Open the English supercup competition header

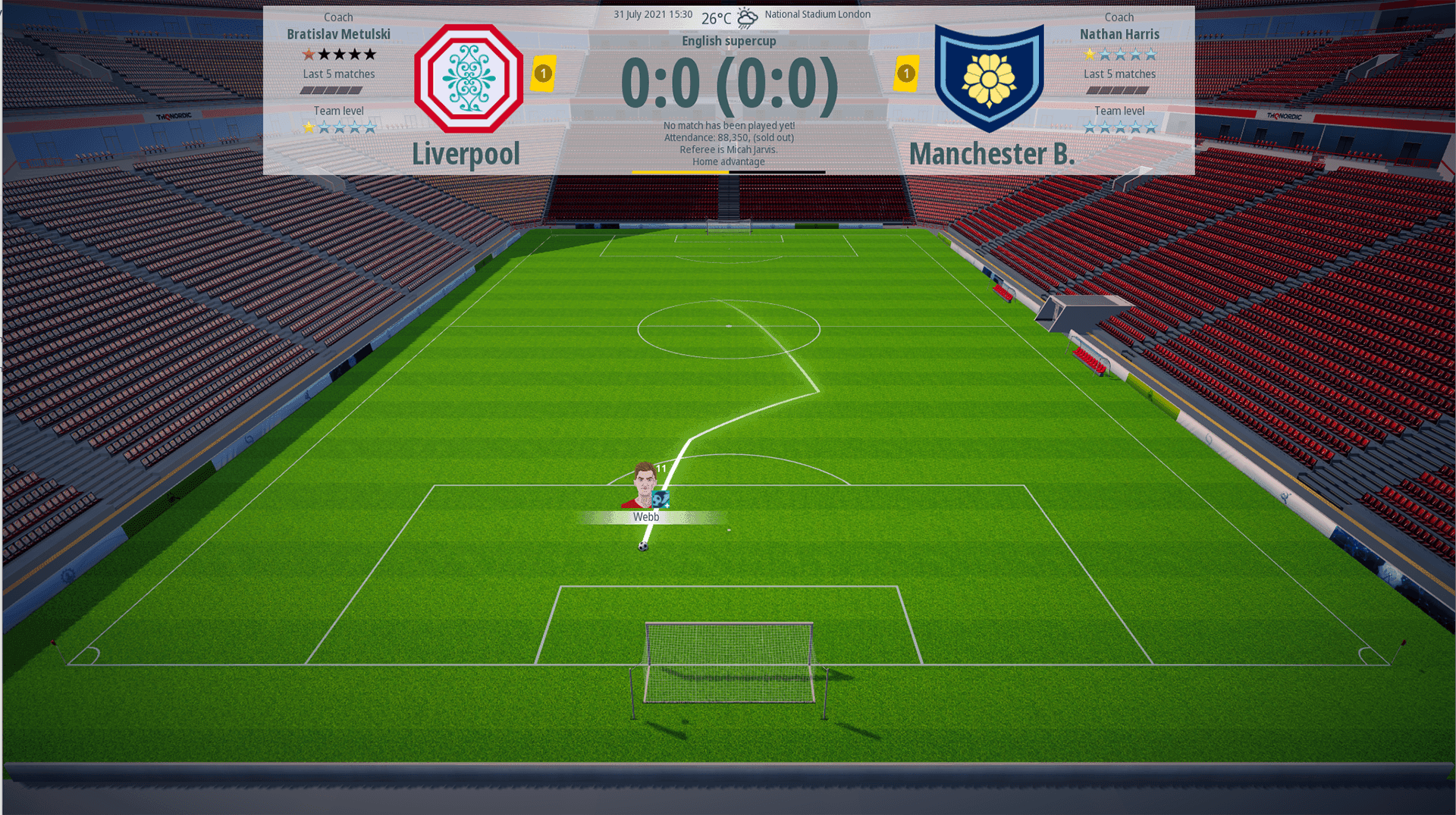click(729, 41)
